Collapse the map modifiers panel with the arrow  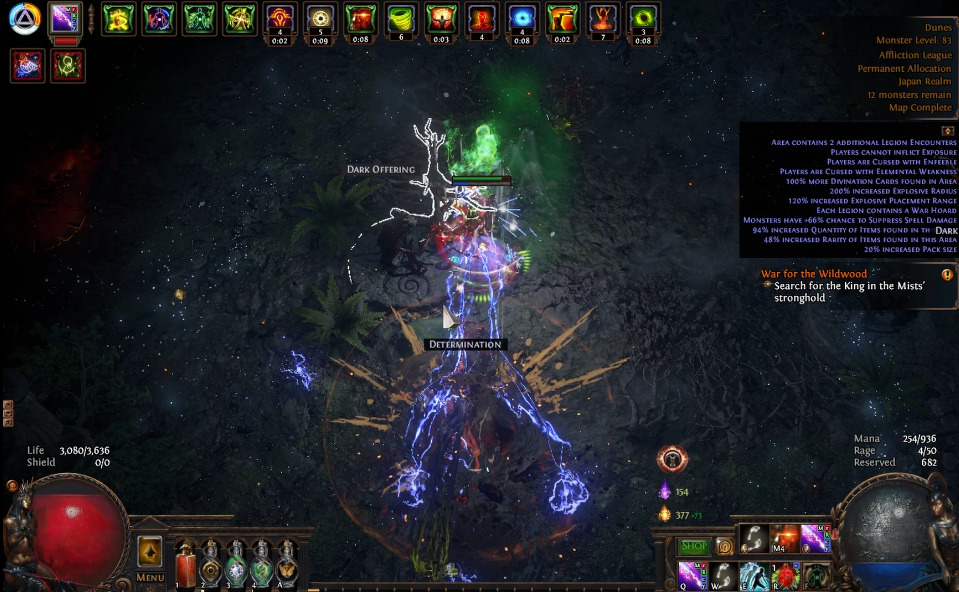point(947,131)
